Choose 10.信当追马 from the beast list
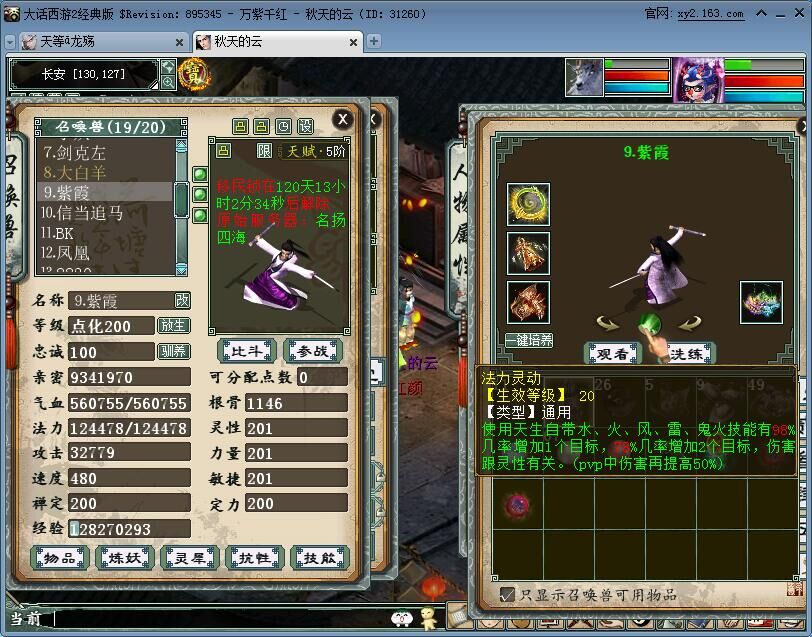Screen dimensions: 812x637 (82, 212)
